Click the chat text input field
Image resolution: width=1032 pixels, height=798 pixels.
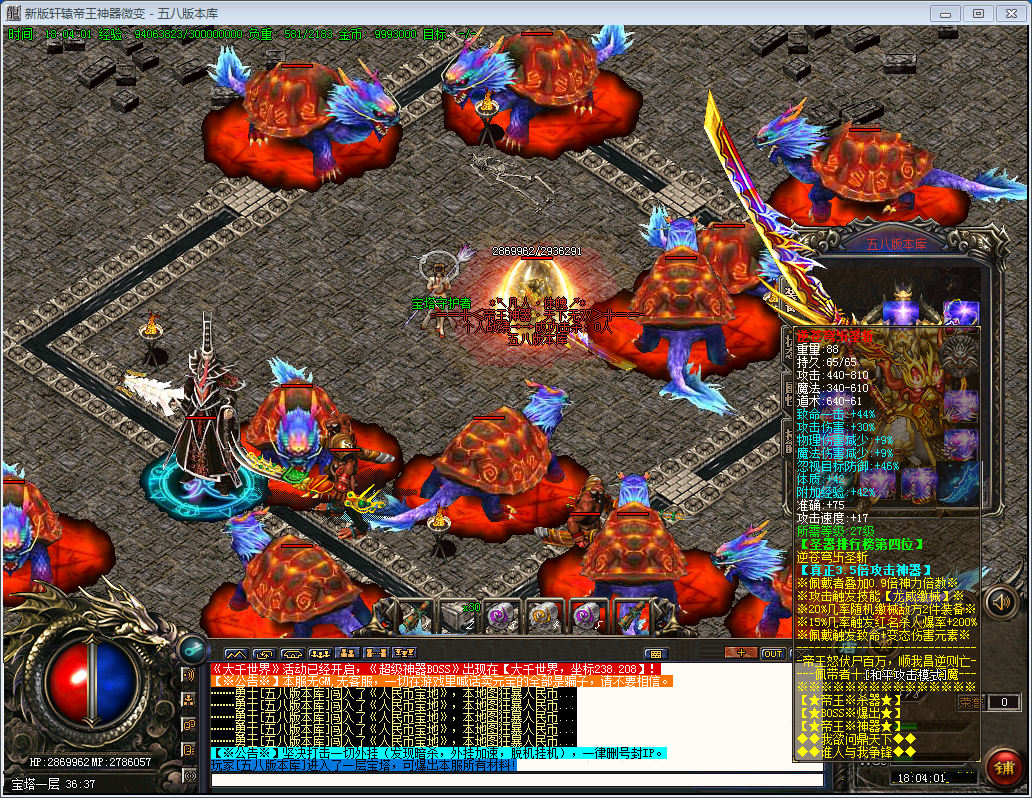[x=516, y=779]
